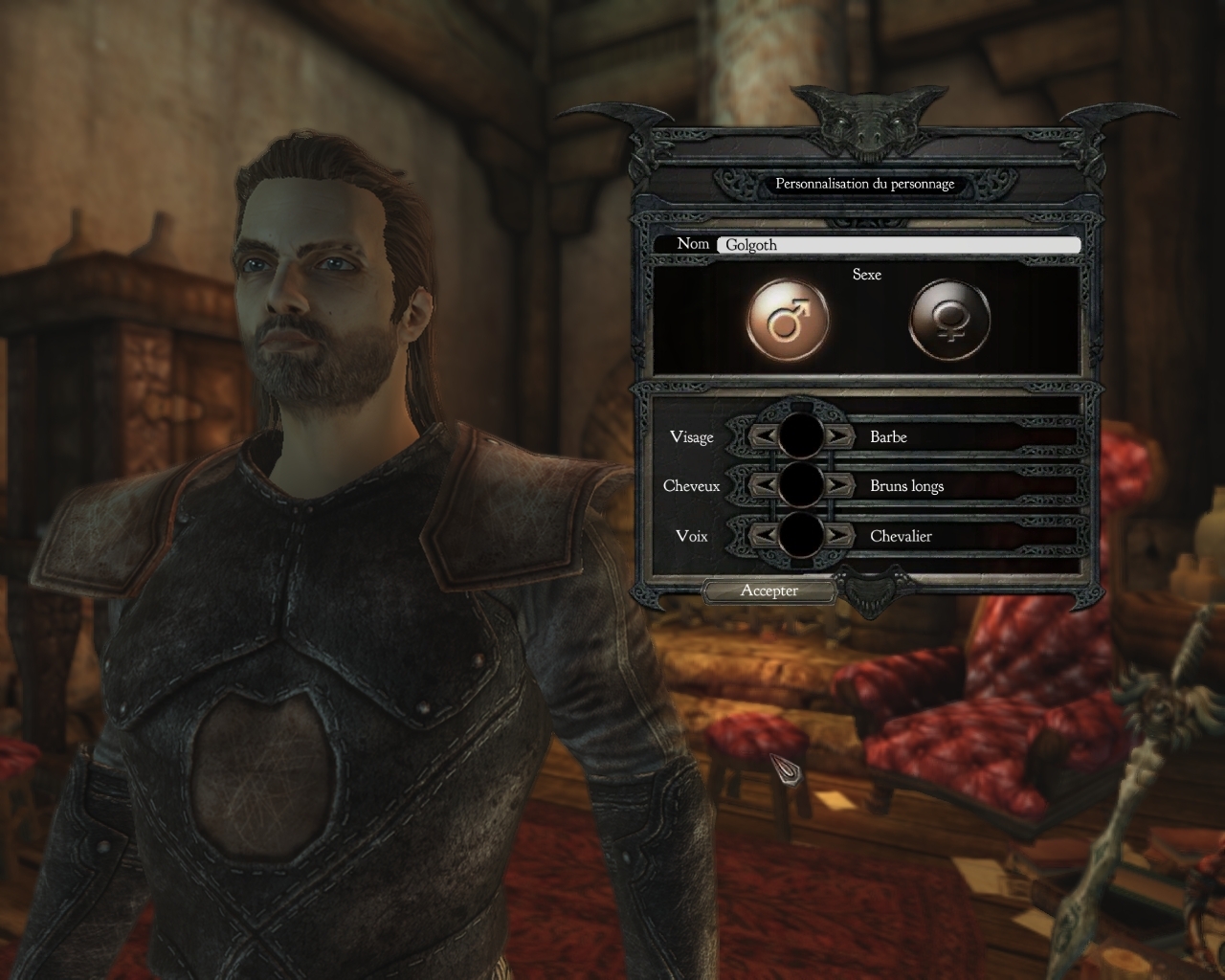Viewport: 1225px width, 980px height.
Task: Confirm character with Accepter button
Action: (768, 590)
